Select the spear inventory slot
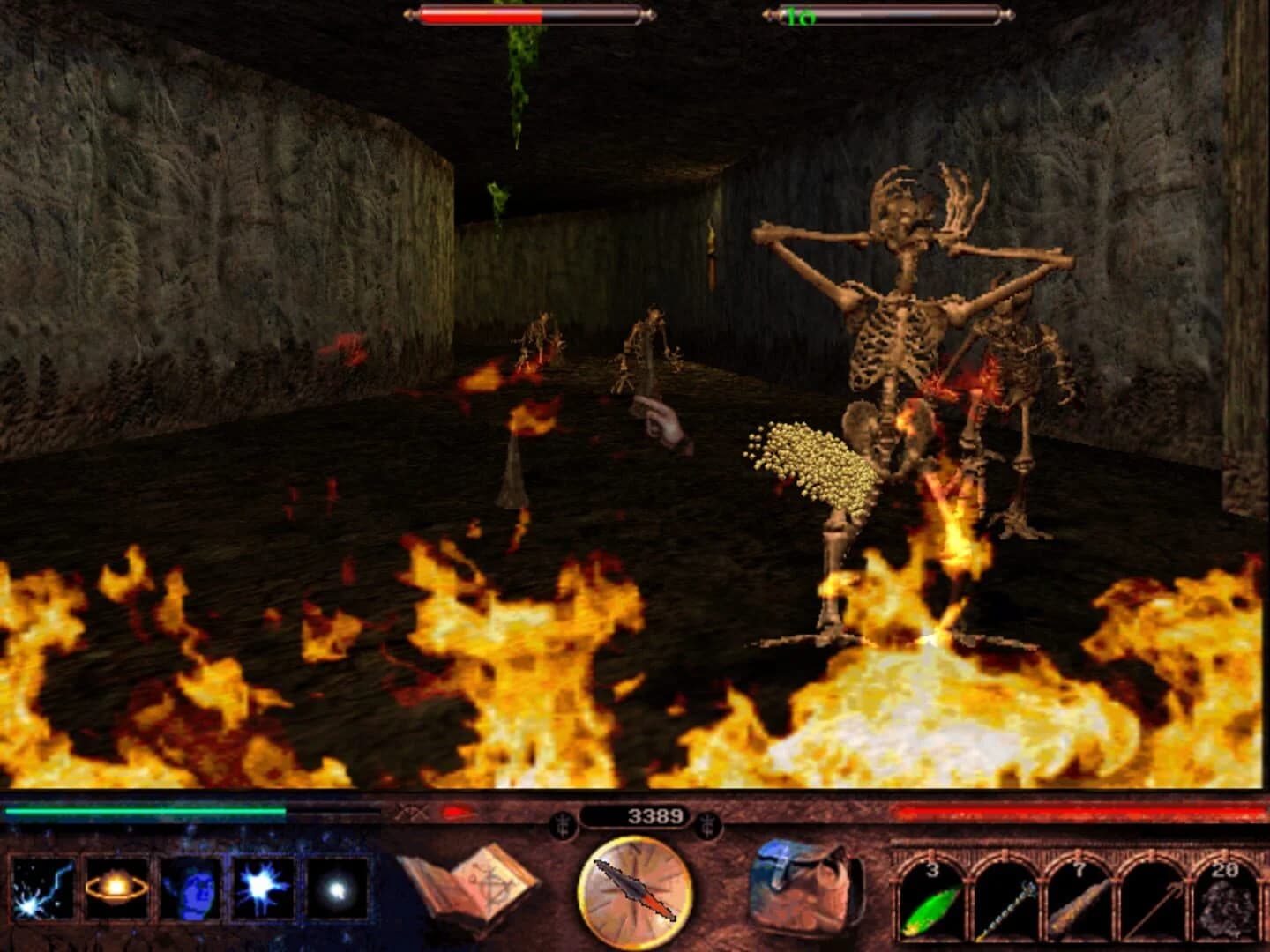1270x952 pixels. 1151,904
